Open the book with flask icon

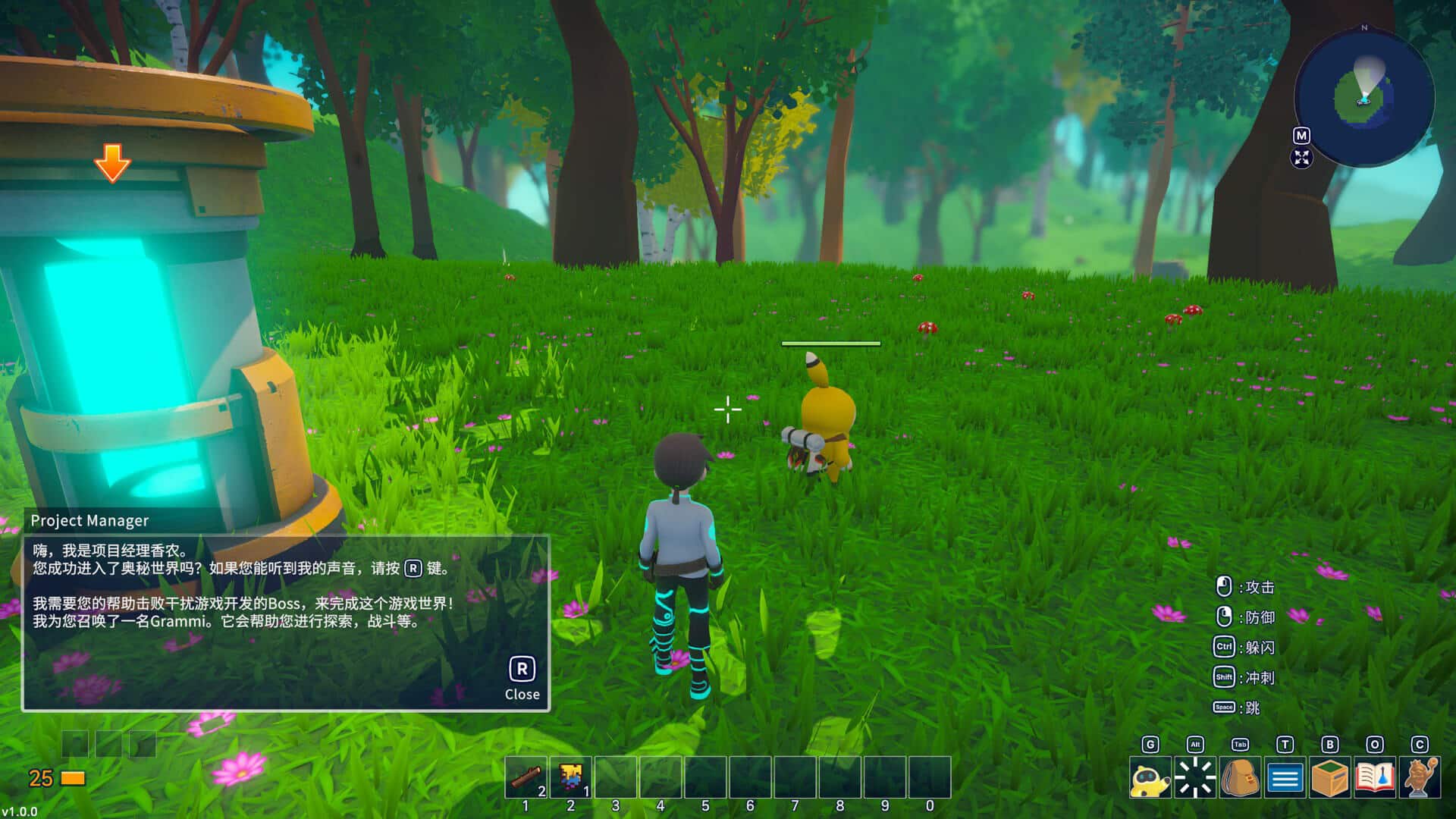(x=1374, y=778)
